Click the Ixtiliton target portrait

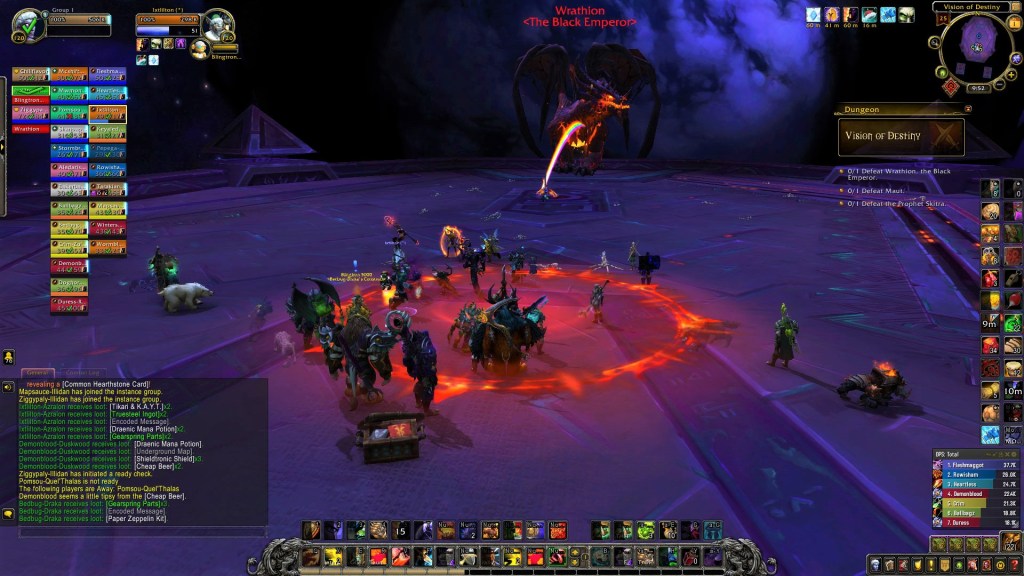[x=217, y=22]
